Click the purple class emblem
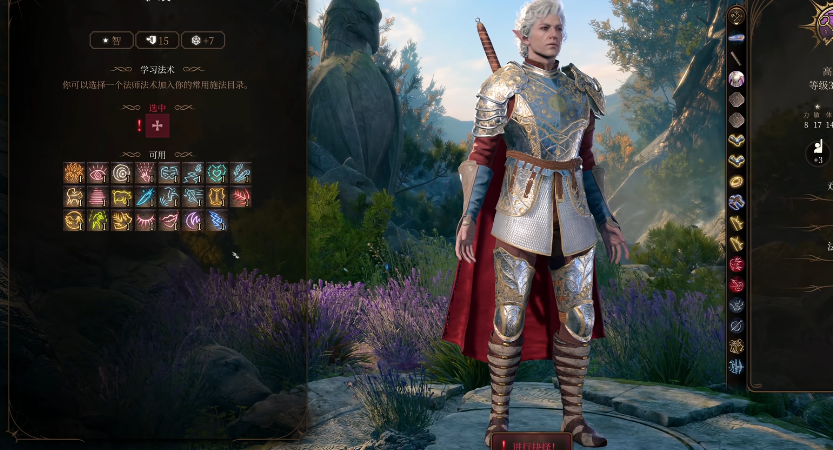 pyautogui.click(x=822, y=20)
